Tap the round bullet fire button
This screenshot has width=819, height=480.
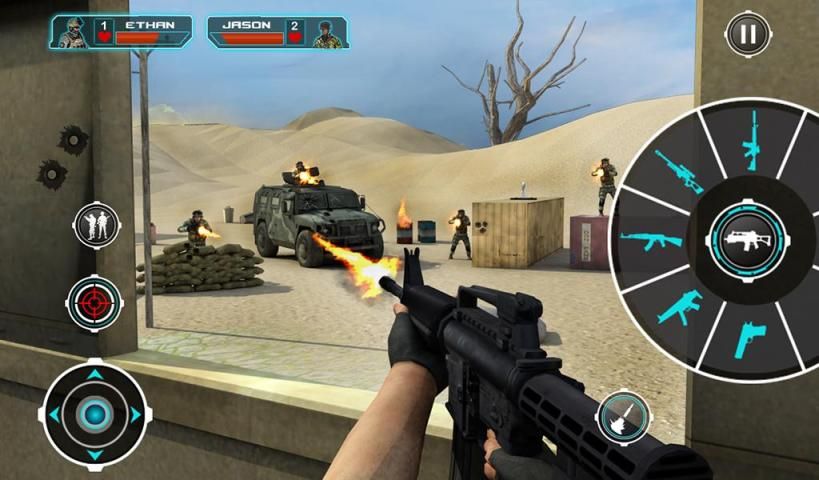[624, 418]
